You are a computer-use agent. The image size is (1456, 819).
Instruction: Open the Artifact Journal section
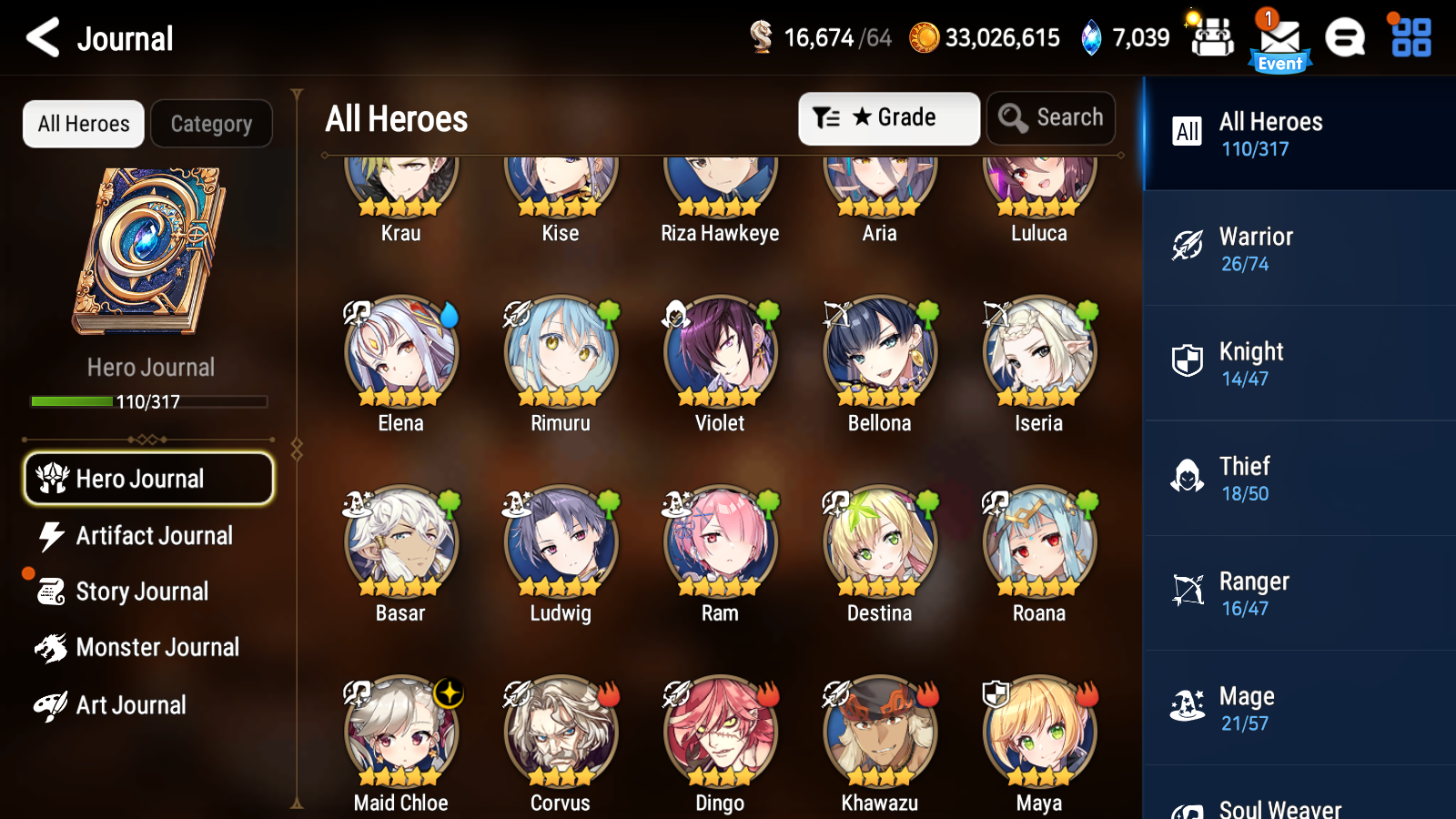pos(155,536)
